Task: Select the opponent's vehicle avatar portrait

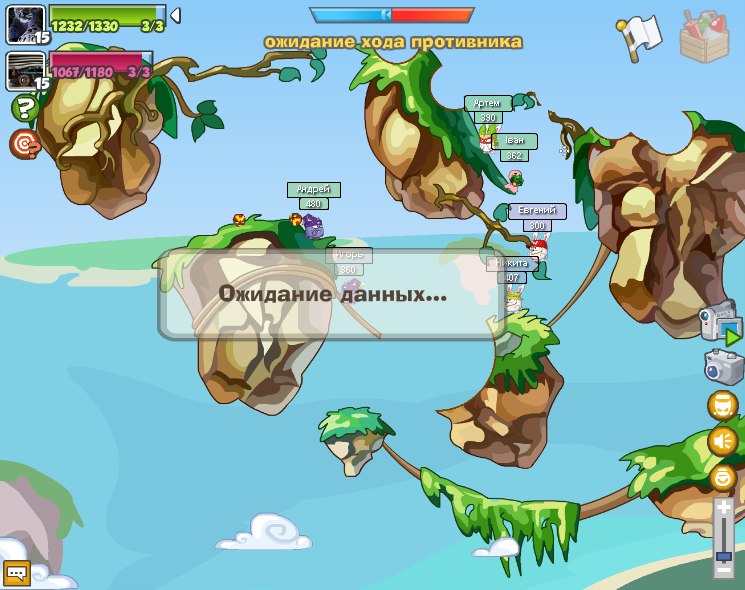Action: click(23, 70)
